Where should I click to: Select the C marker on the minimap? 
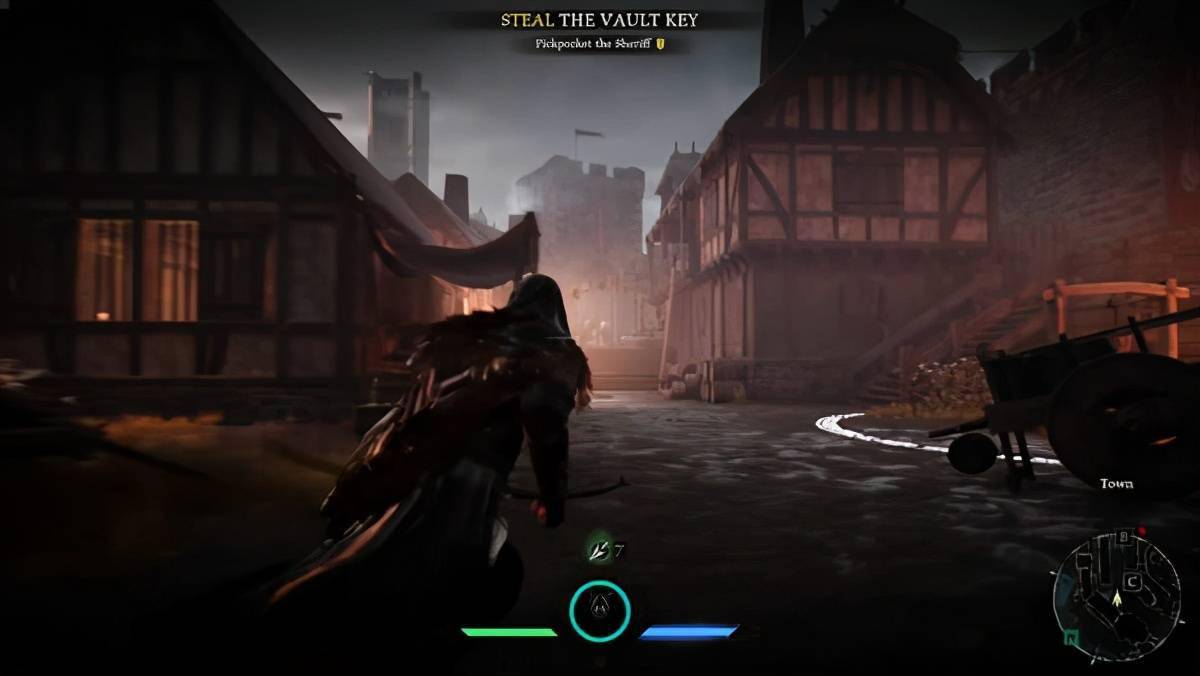(1133, 580)
